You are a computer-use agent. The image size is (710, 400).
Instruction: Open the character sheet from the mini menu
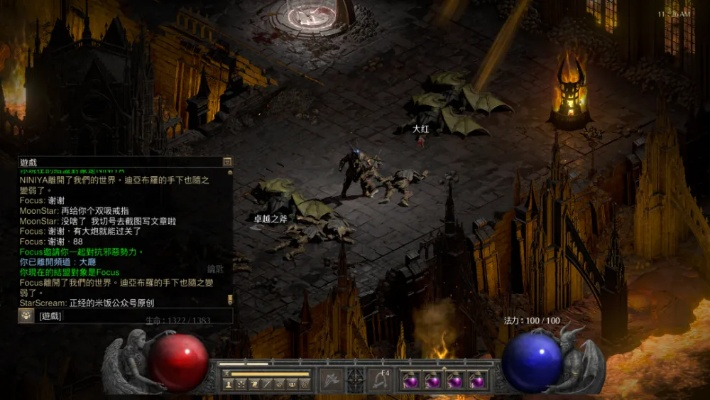[x=230, y=384]
